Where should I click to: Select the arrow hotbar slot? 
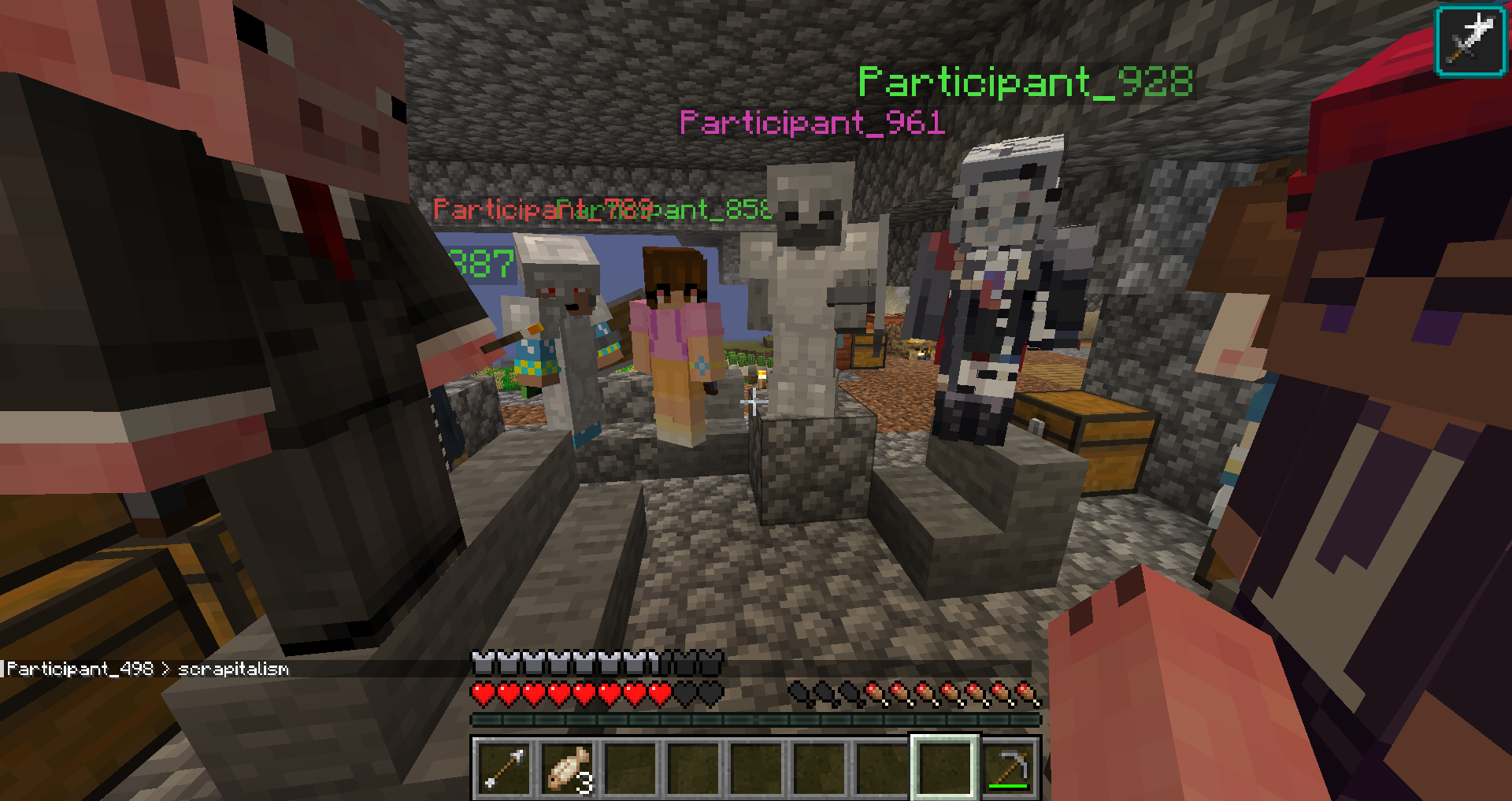pos(504,768)
